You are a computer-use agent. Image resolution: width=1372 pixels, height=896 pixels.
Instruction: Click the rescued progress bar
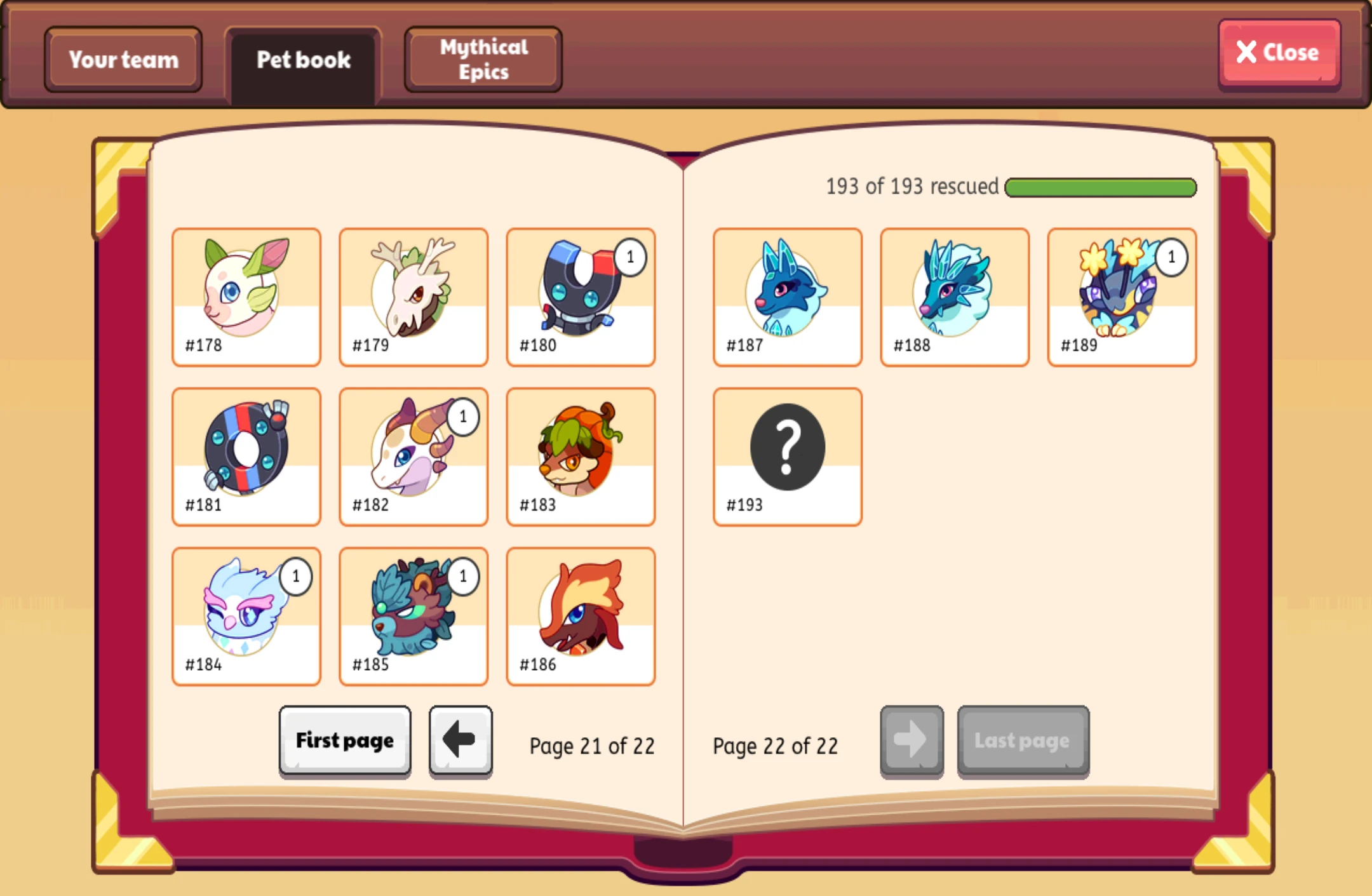pyautogui.click(x=1100, y=187)
